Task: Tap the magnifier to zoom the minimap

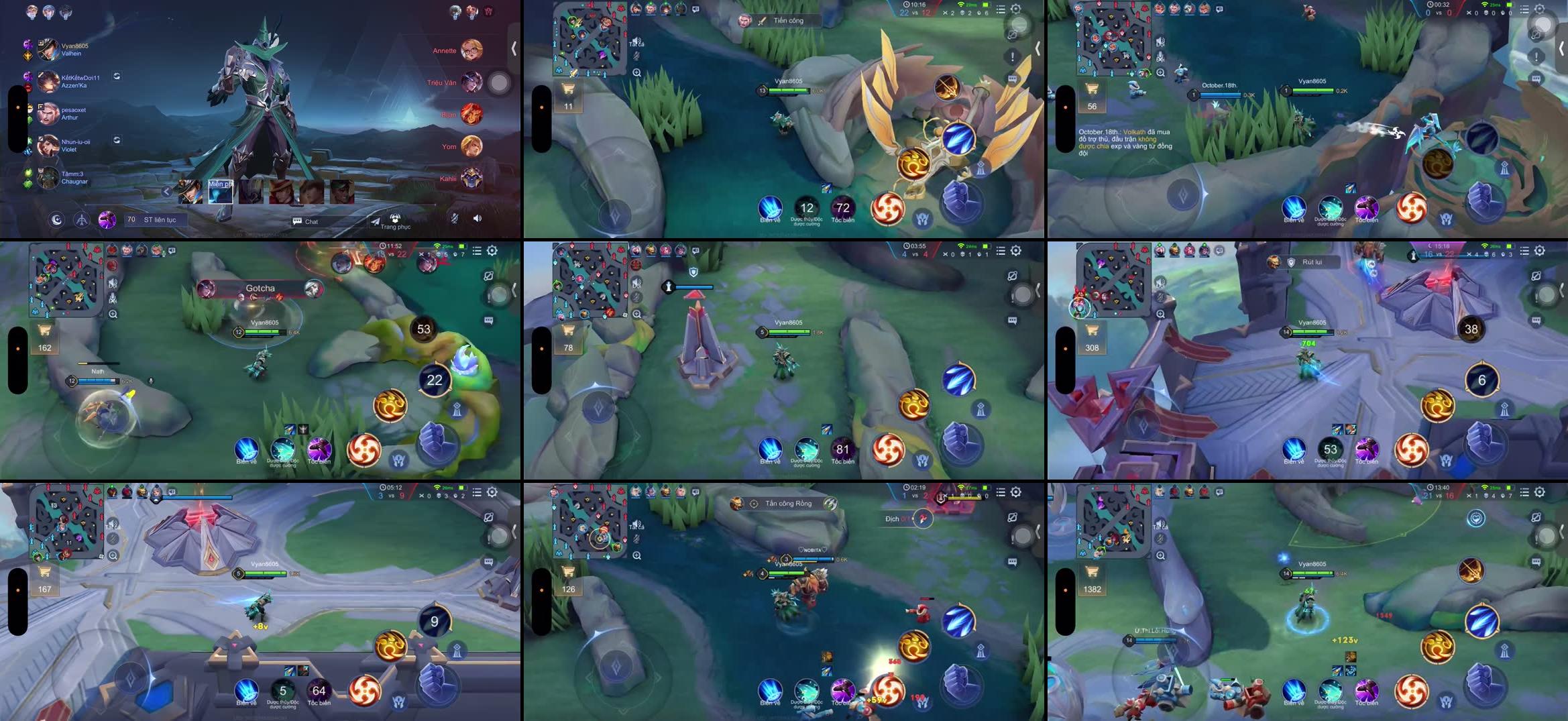Action: coord(637,73)
